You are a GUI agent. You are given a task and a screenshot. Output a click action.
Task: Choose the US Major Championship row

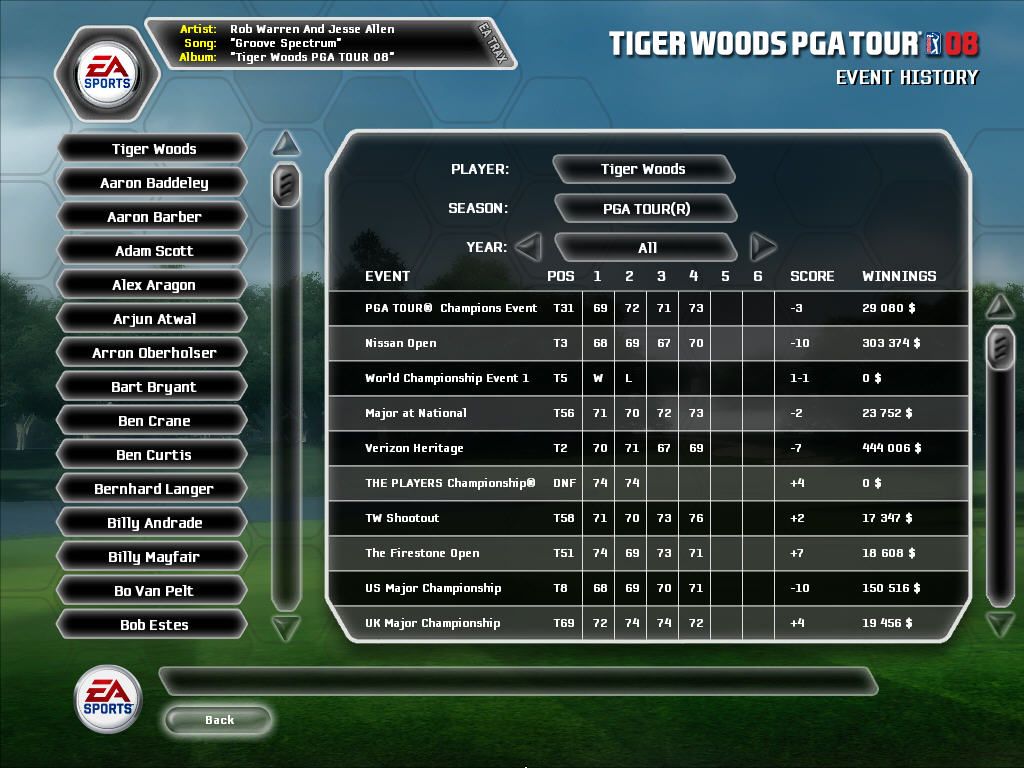point(648,588)
